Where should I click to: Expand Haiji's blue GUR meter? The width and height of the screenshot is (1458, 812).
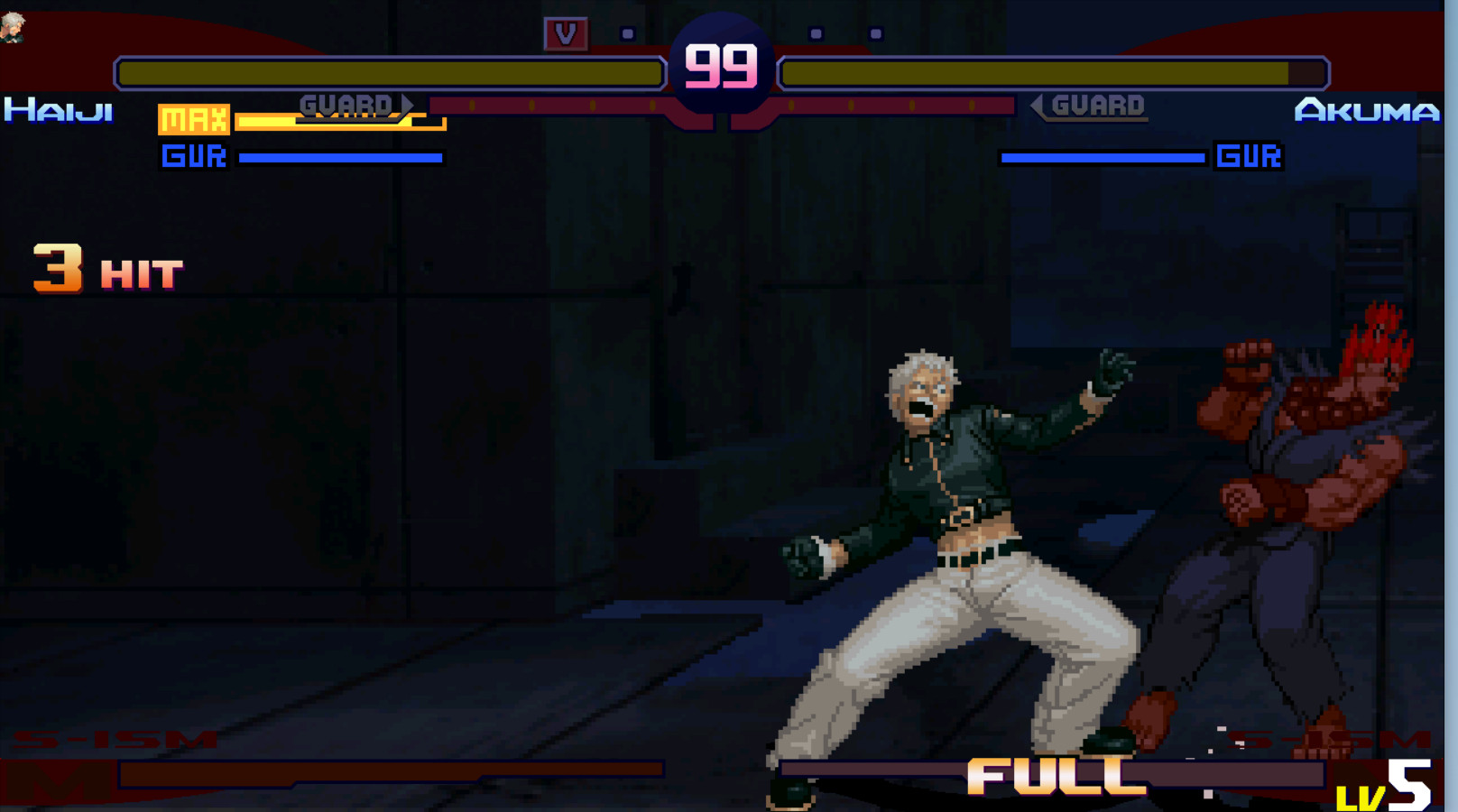pyautogui.click(x=341, y=156)
